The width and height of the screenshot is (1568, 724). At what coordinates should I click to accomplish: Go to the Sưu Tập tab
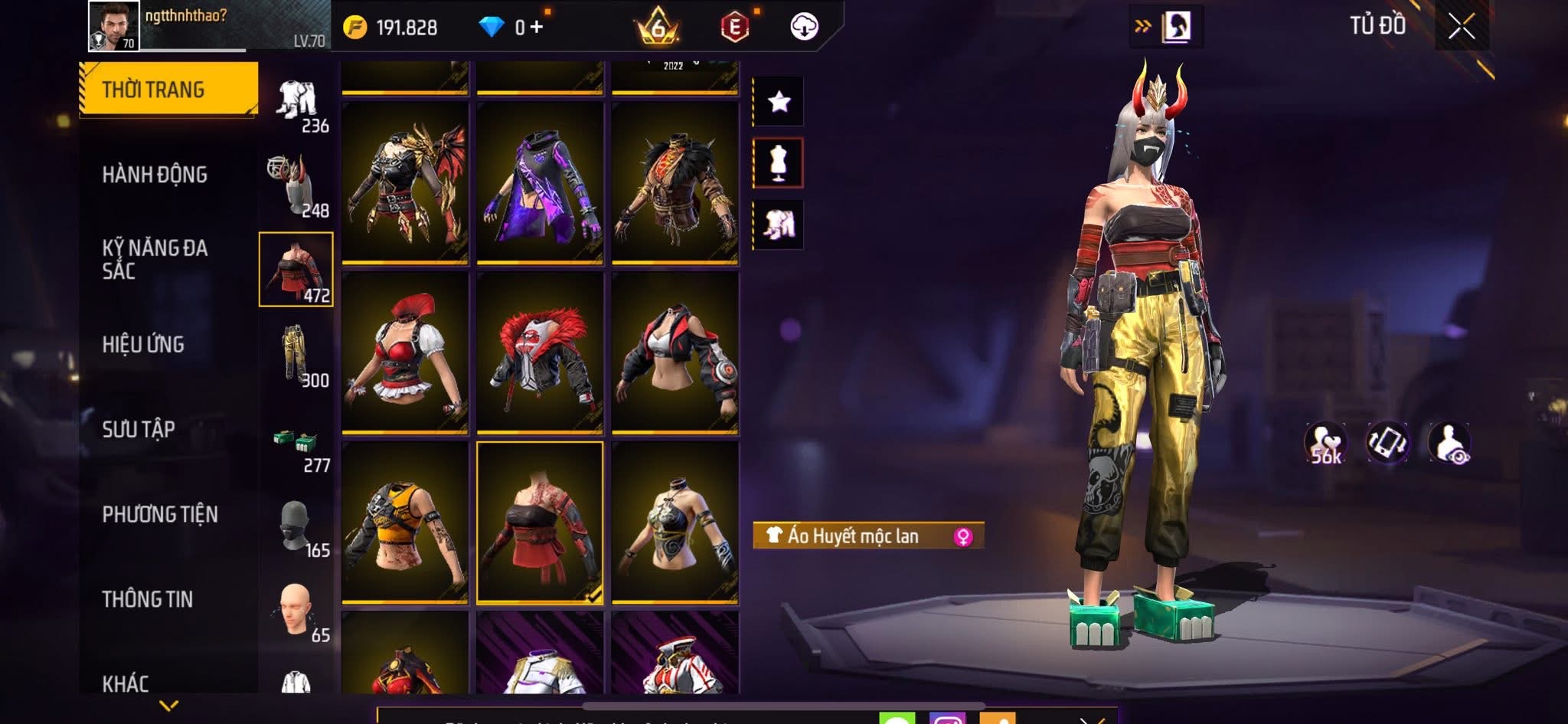point(139,429)
